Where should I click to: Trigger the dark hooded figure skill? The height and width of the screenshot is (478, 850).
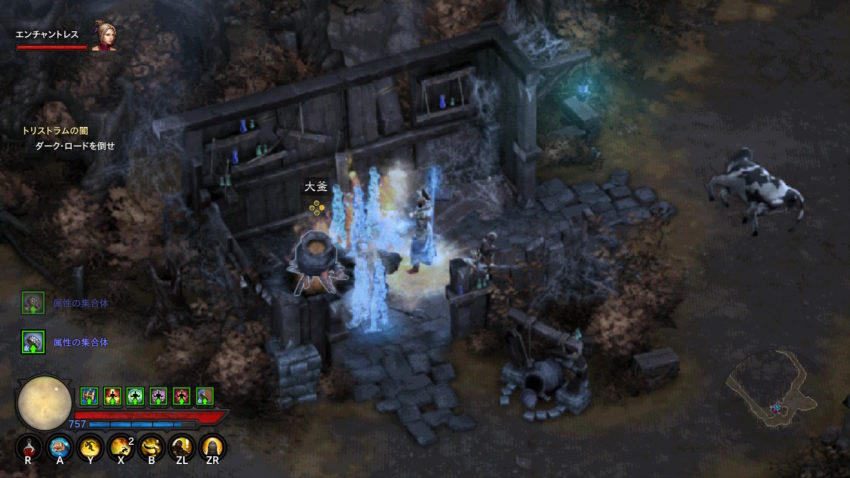(182, 447)
